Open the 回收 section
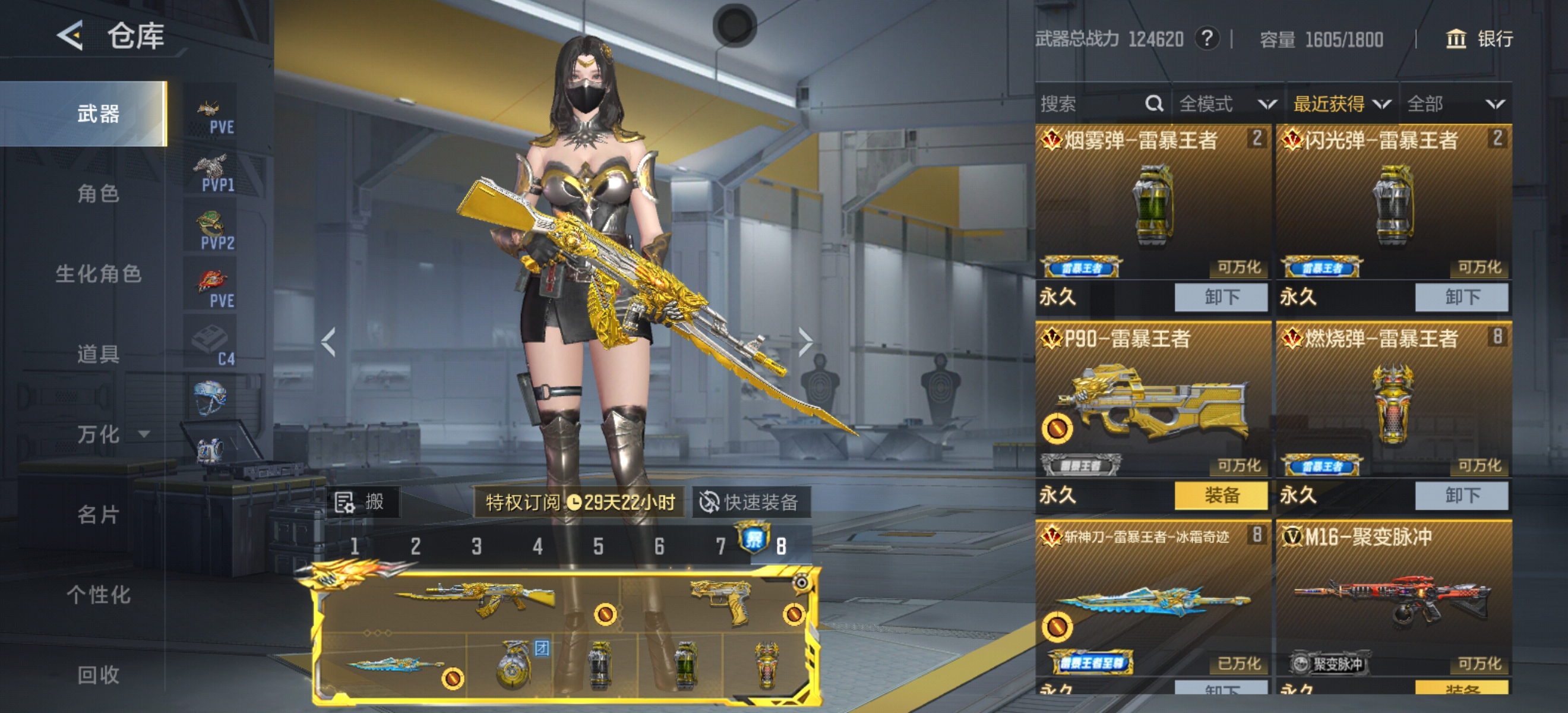Screen dimensions: 1568x713 tap(97, 674)
